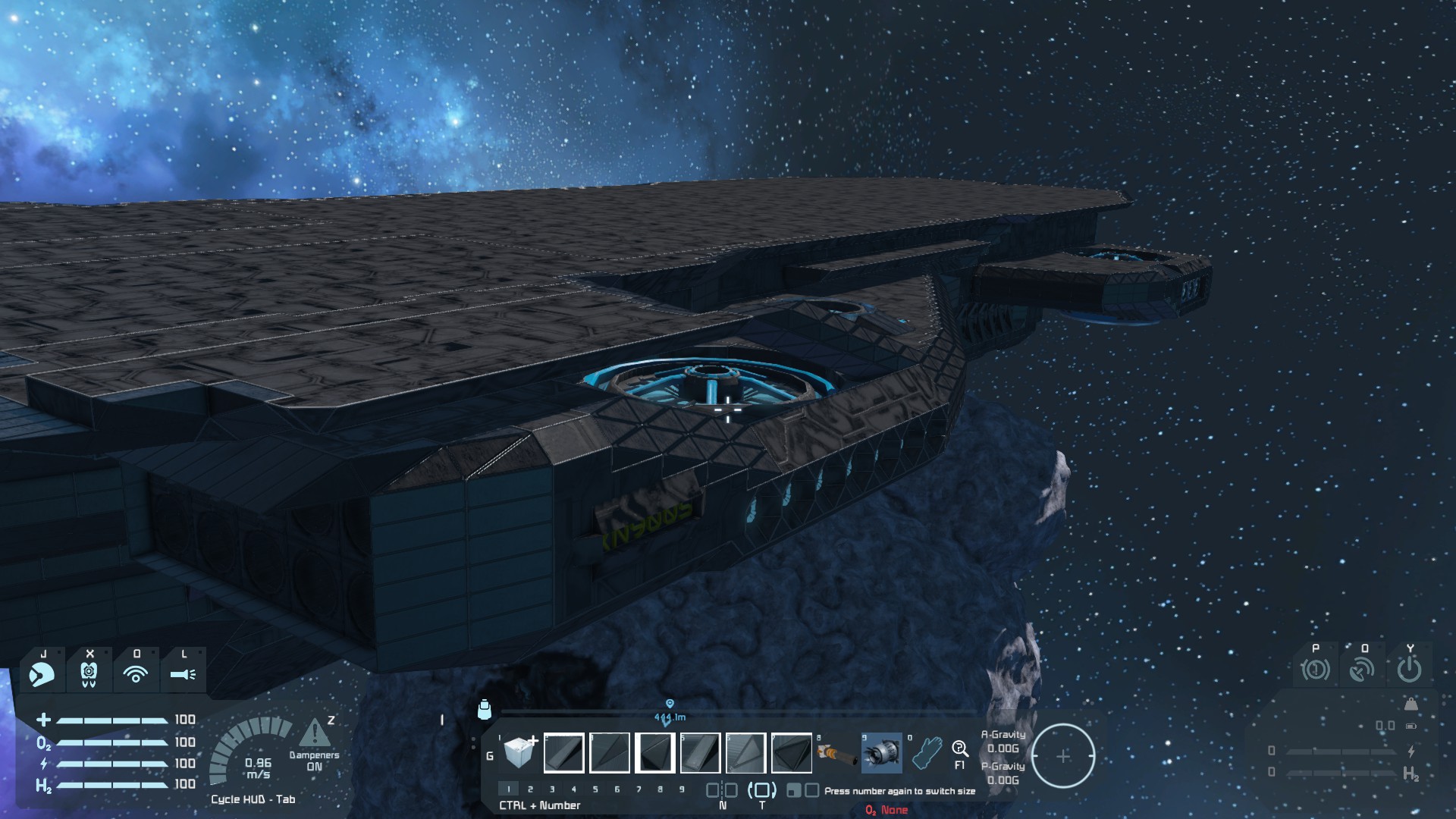Select the glove hand slot
The width and height of the screenshot is (1456, 819).
click(926, 753)
